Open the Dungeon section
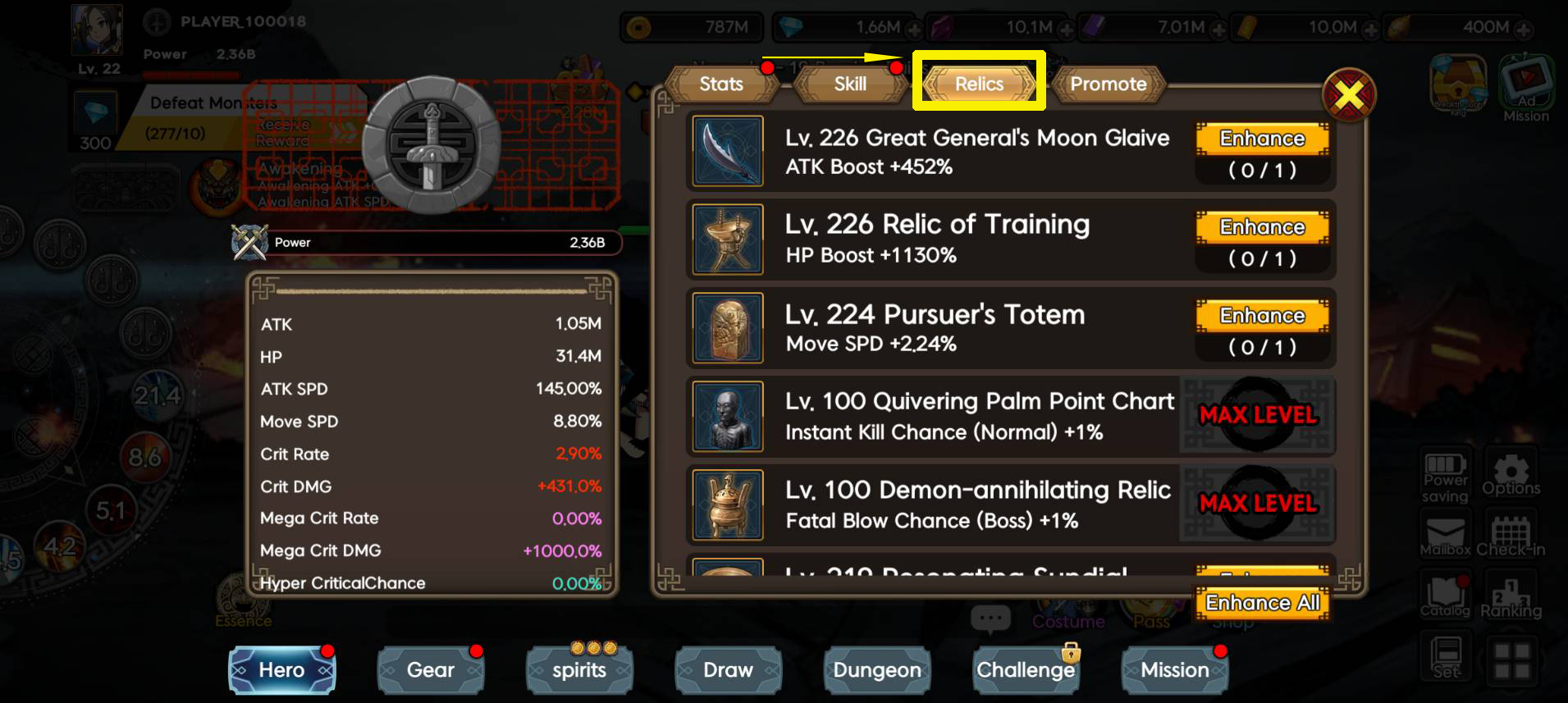Image resolution: width=1568 pixels, height=703 pixels. pos(876,670)
